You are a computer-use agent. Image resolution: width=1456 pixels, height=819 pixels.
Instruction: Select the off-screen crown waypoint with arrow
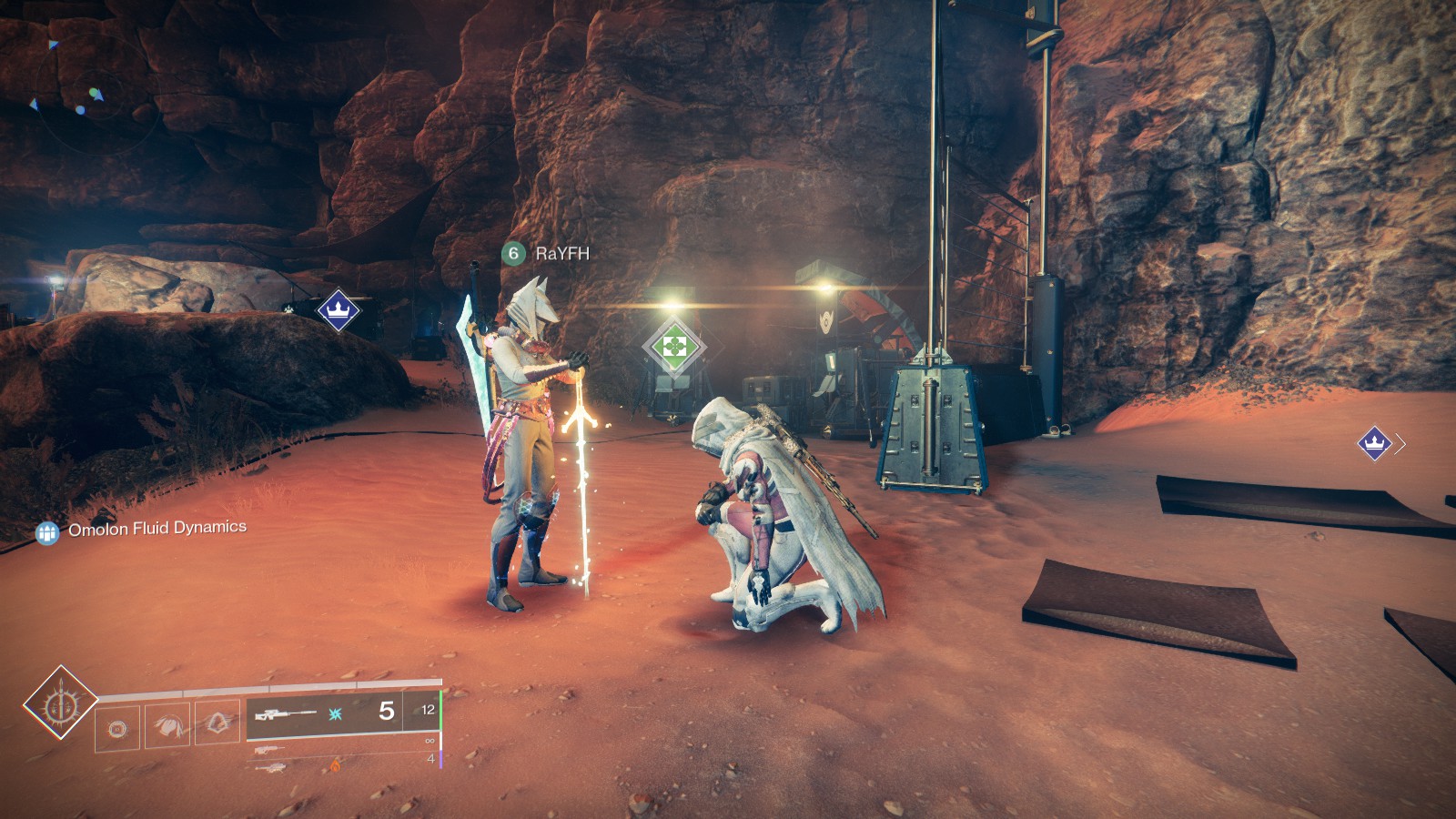[1375, 443]
